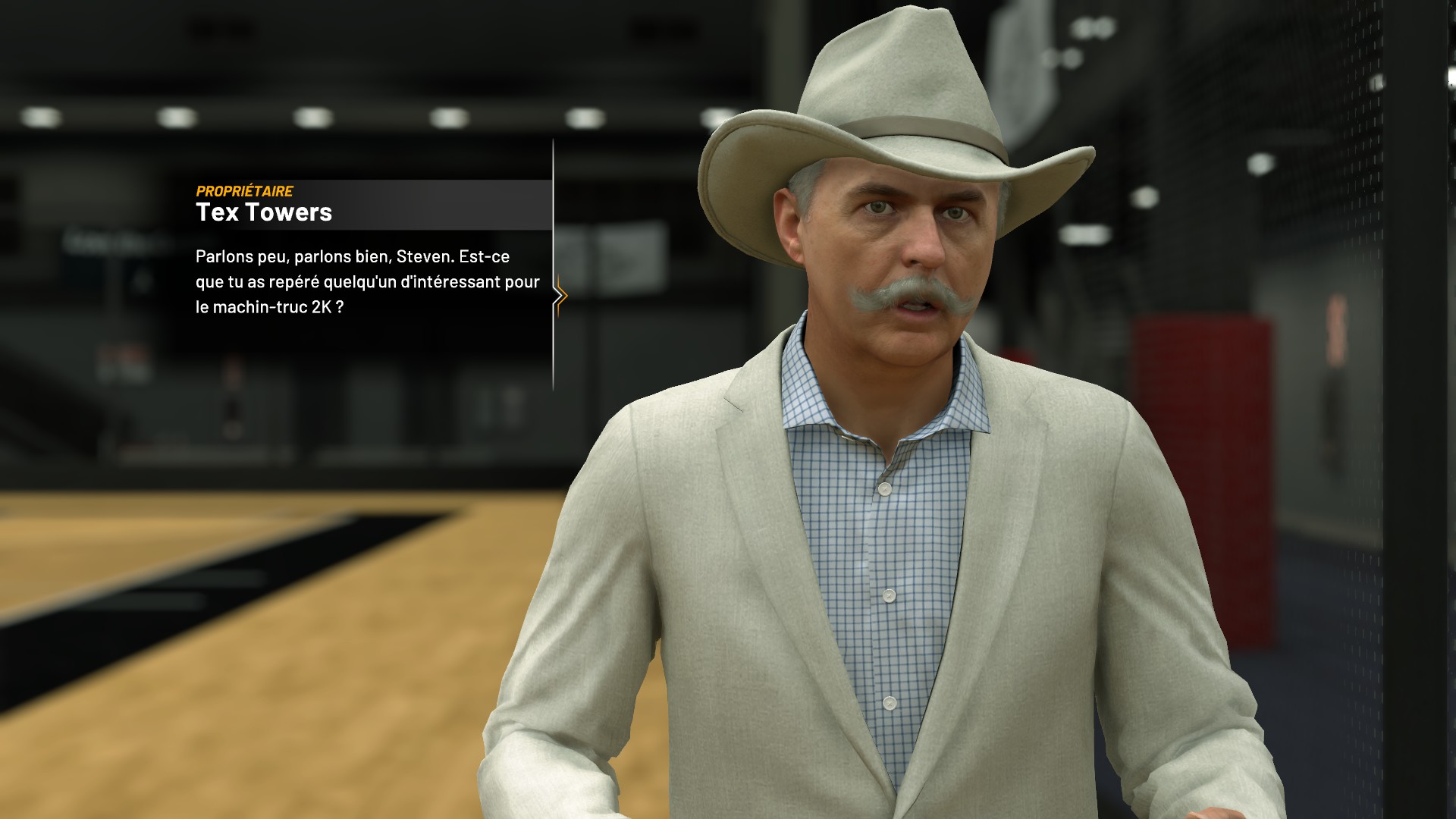Advance dialogue with the orange chevron arrow
The image size is (1456, 819).
(560, 296)
